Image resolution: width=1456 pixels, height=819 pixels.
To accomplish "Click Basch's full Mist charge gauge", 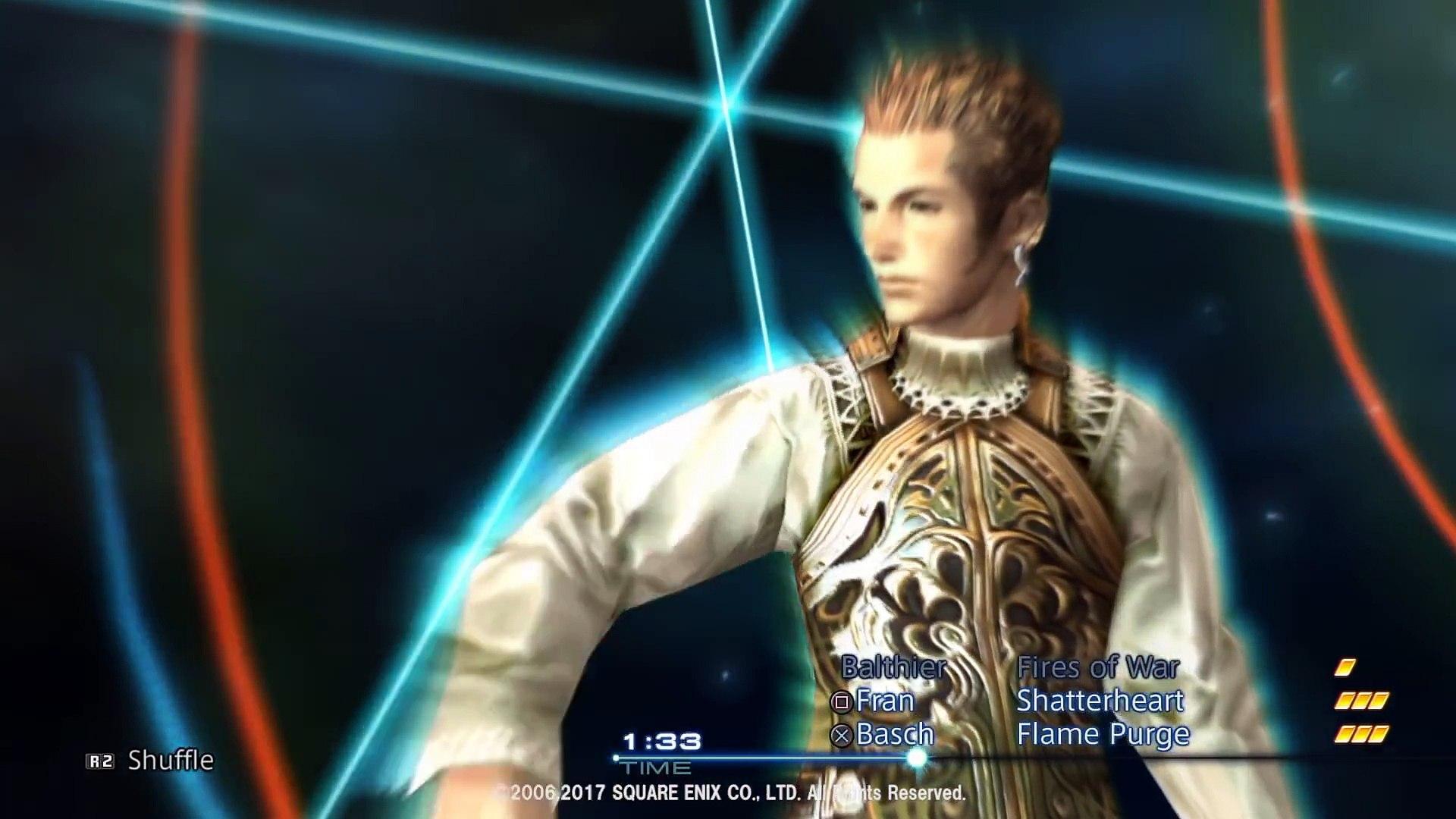I will (1362, 735).
